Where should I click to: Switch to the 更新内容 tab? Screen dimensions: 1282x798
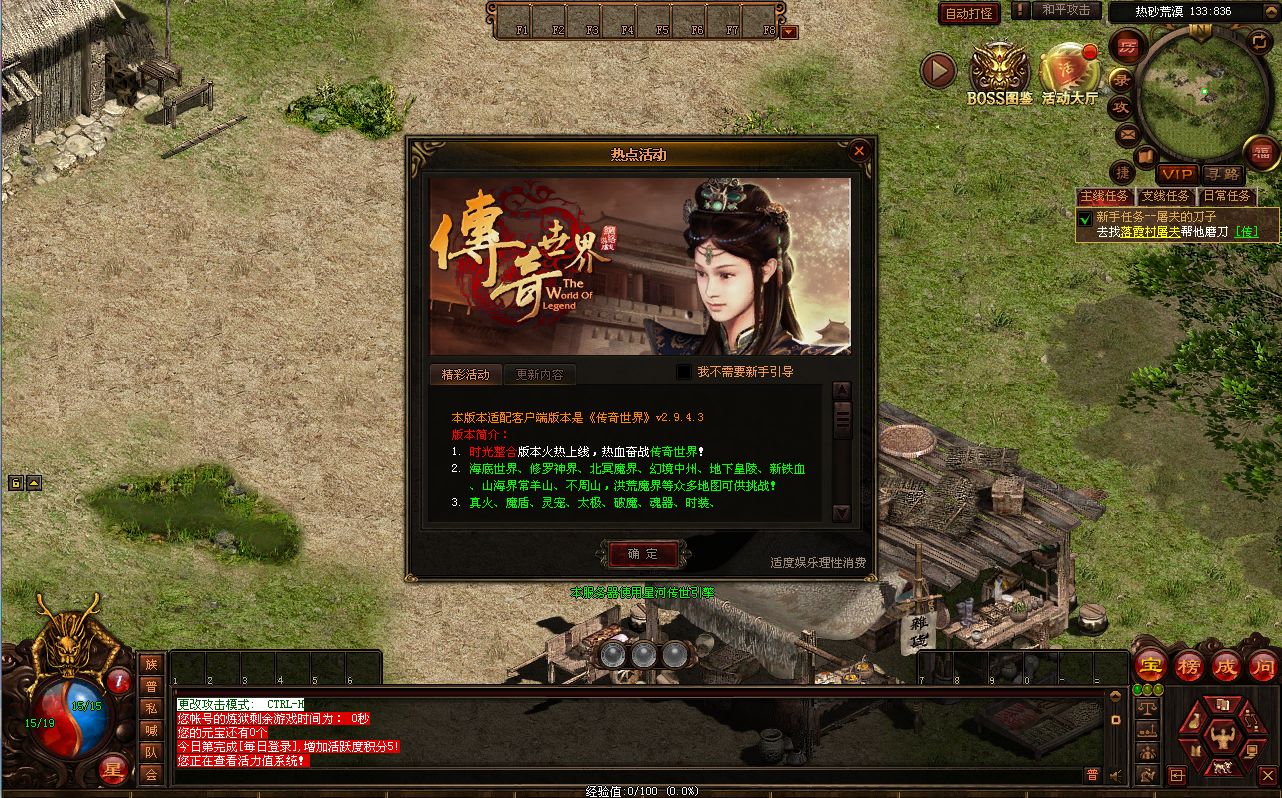[540, 375]
